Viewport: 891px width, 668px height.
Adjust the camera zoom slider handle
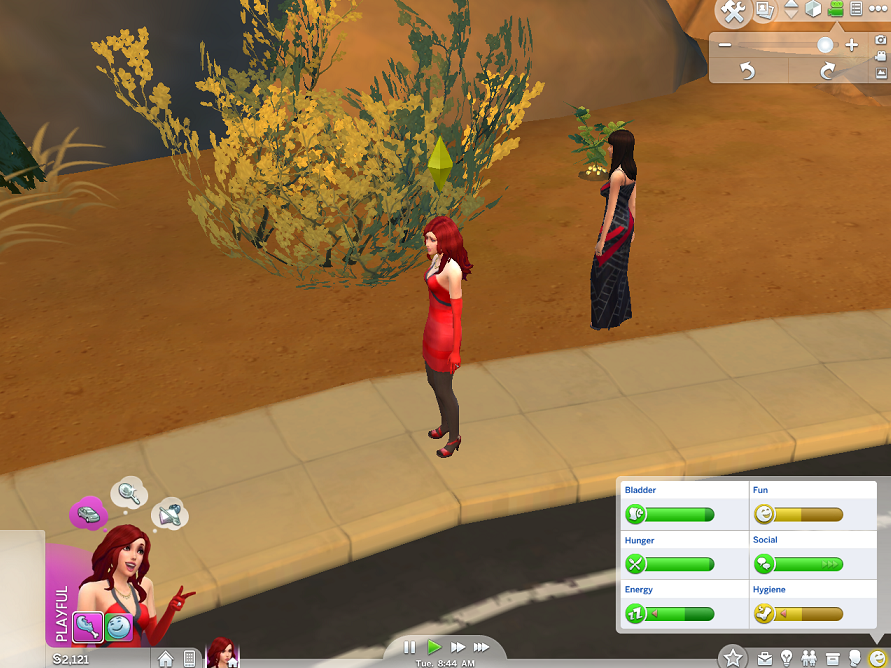click(x=825, y=45)
